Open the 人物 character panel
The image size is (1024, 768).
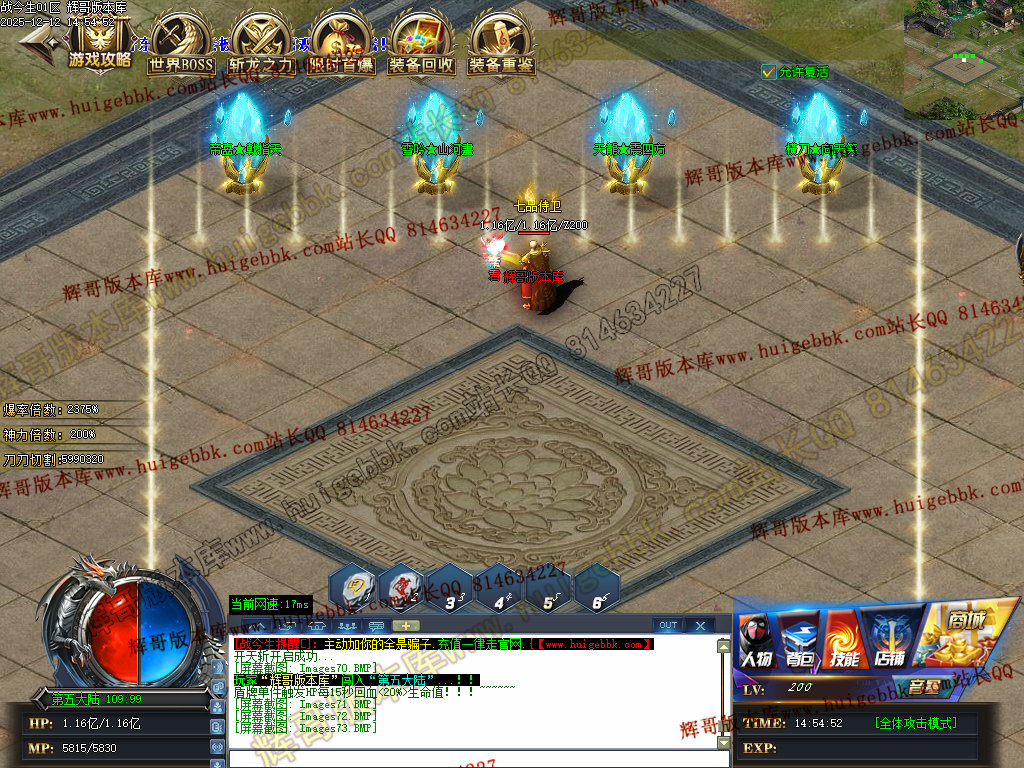[x=756, y=640]
